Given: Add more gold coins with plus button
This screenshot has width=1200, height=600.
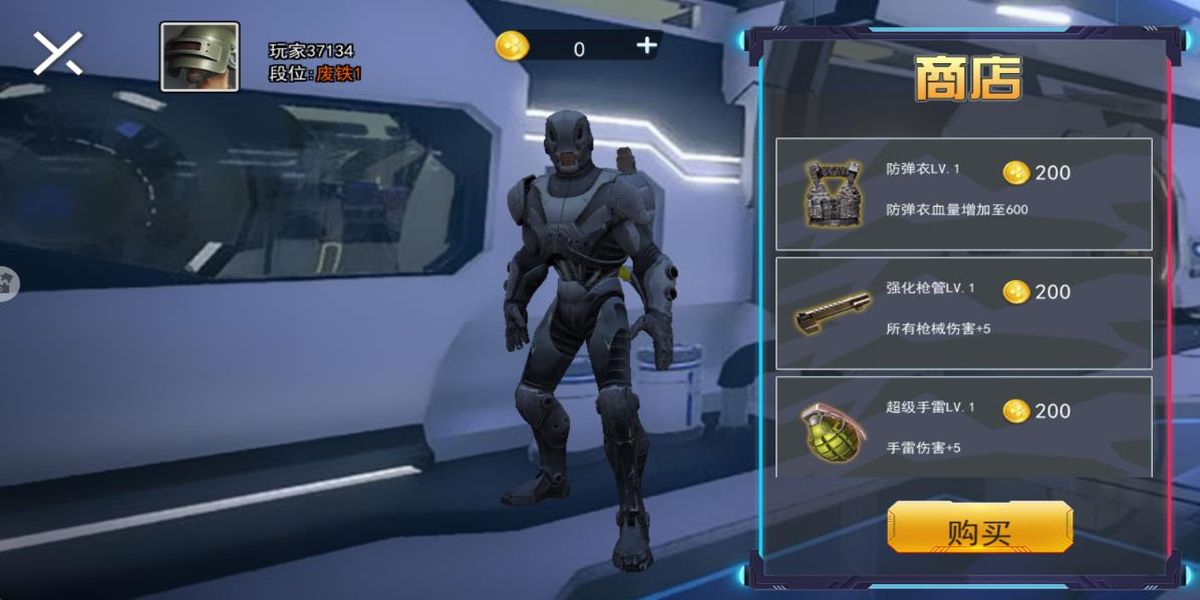Looking at the screenshot, I should [x=646, y=45].
